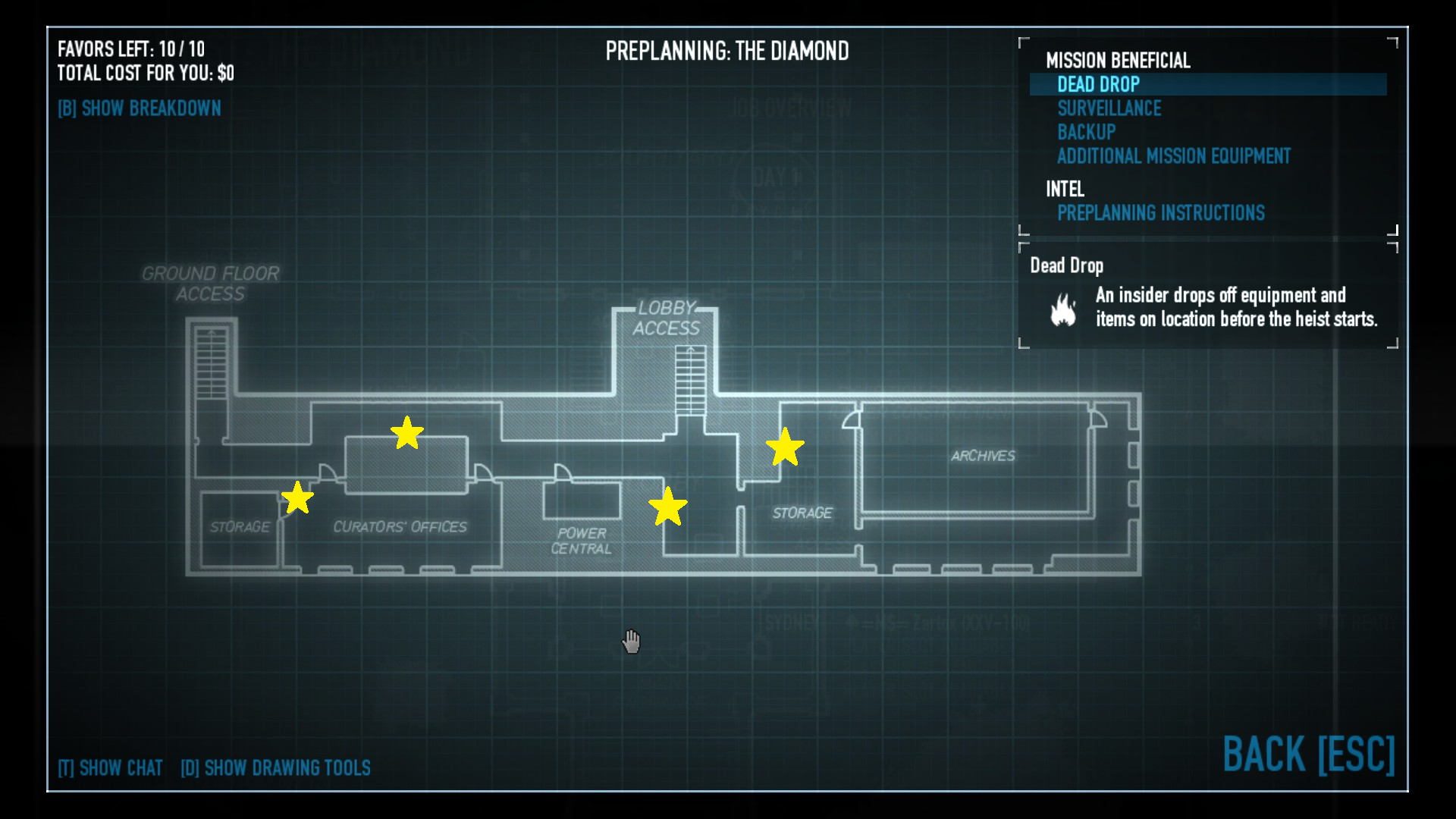The height and width of the screenshot is (819, 1456).
Task: Select the star marker above Curators' Offices
Action: pyautogui.click(x=407, y=433)
